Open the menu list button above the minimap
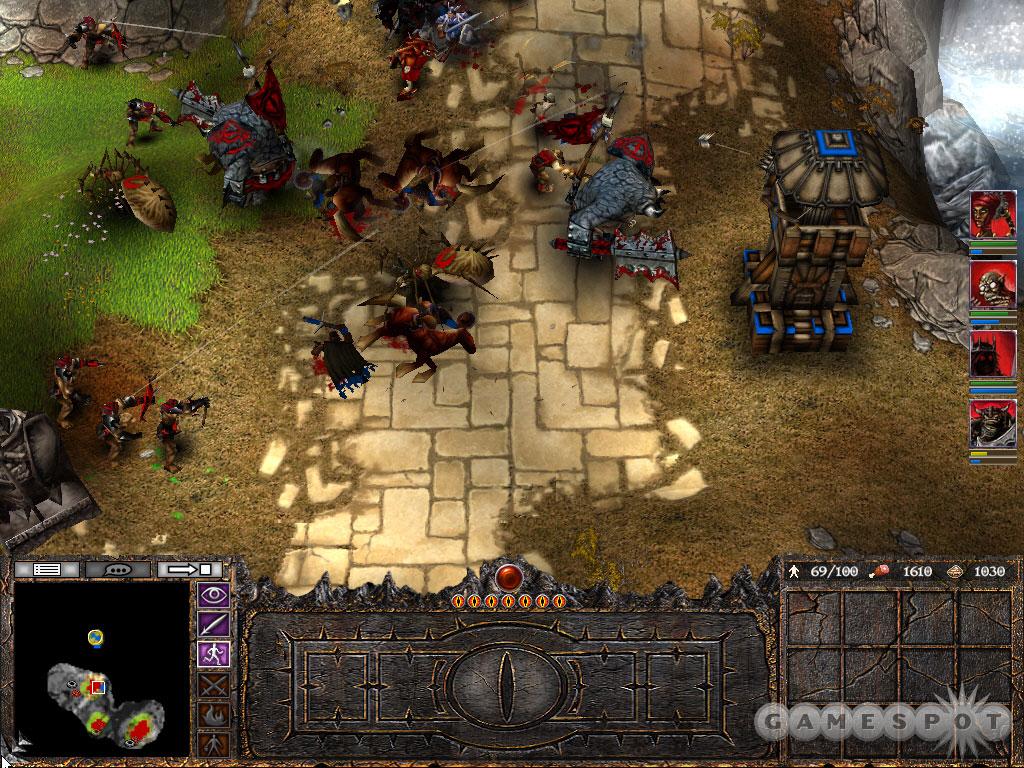 pyautogui.click(x=48, y=569)
